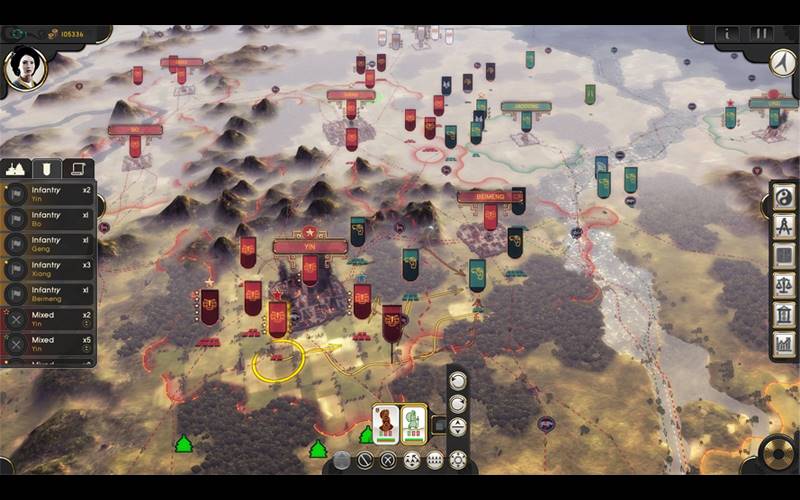Select the Infantry Geng army row
Screen dimensions: 800x500
point(48,244)
